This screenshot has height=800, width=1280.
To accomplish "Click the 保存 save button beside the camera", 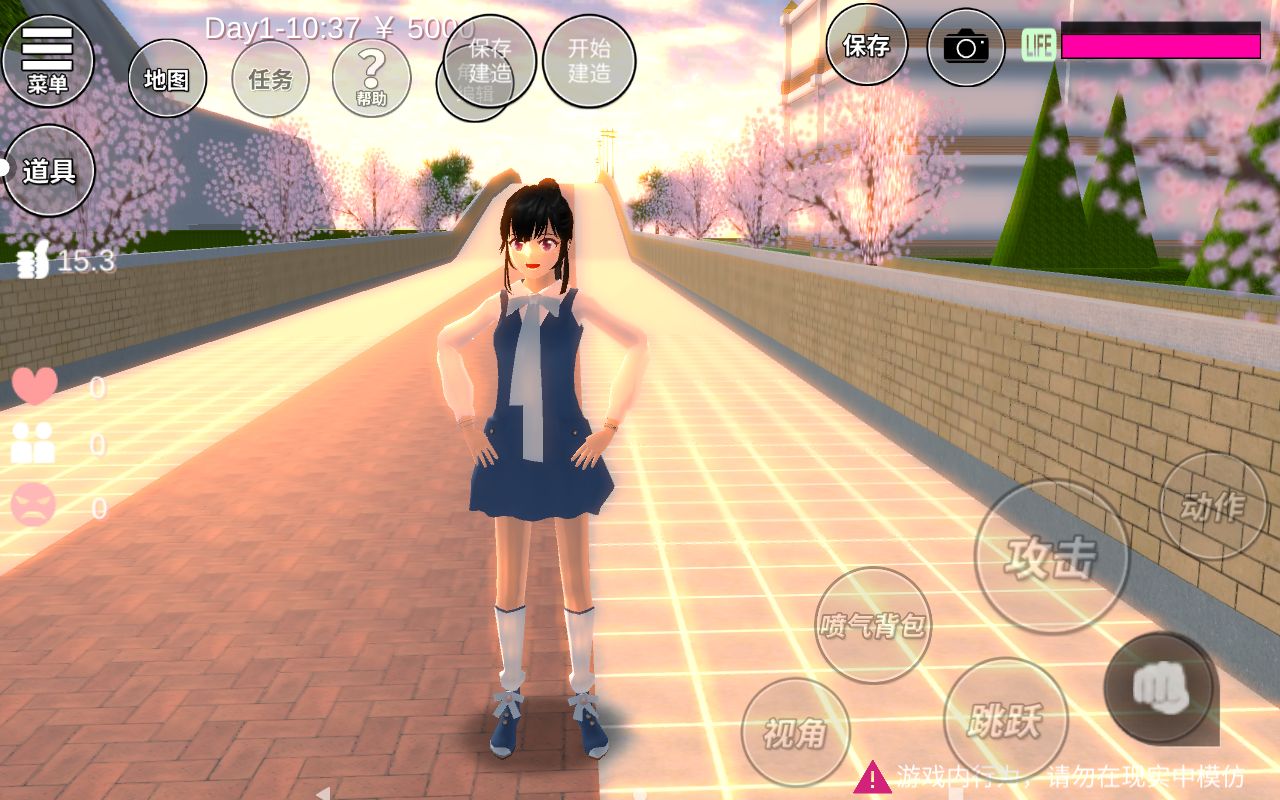I will 866,45.
